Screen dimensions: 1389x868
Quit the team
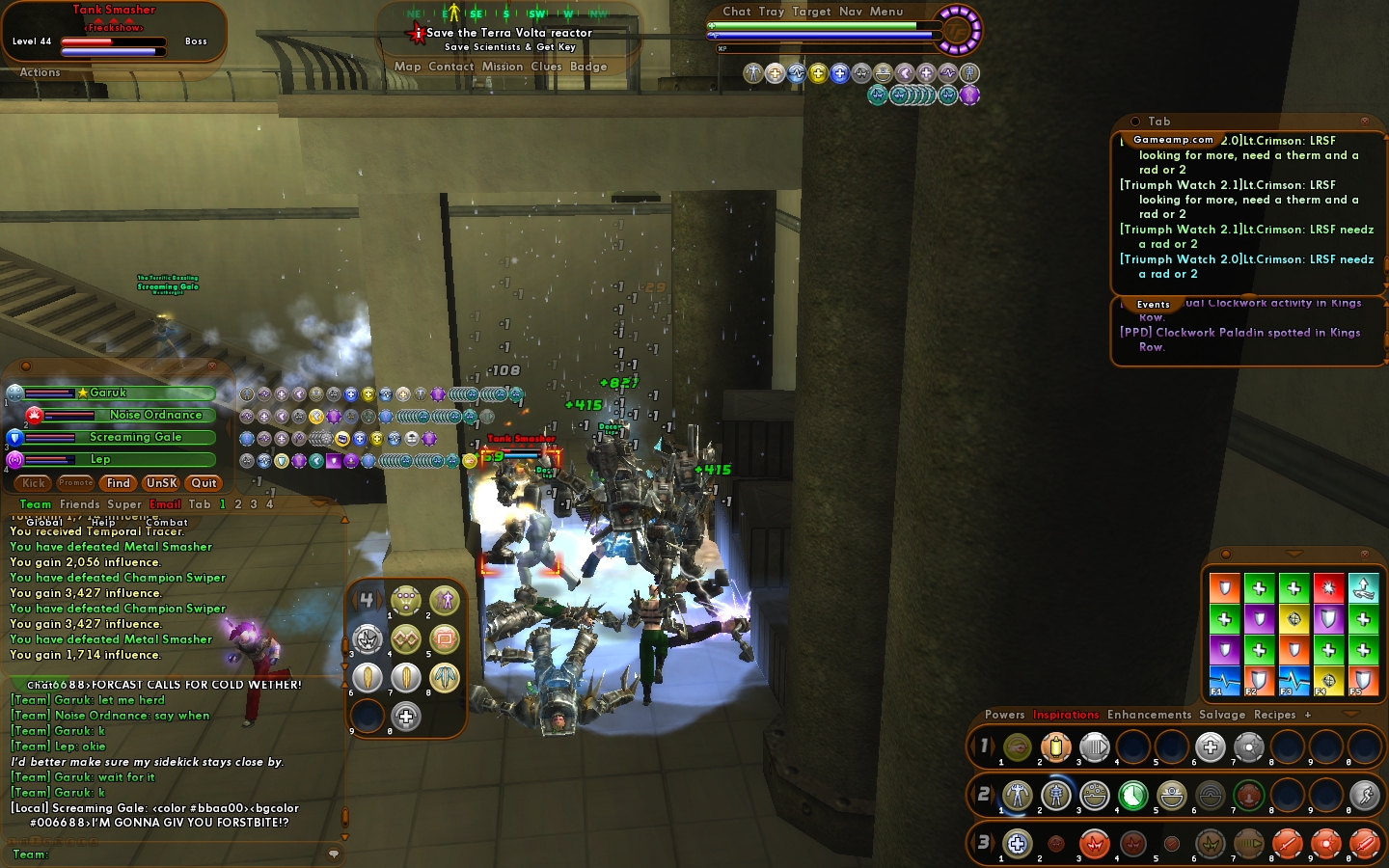click(204, 483)
